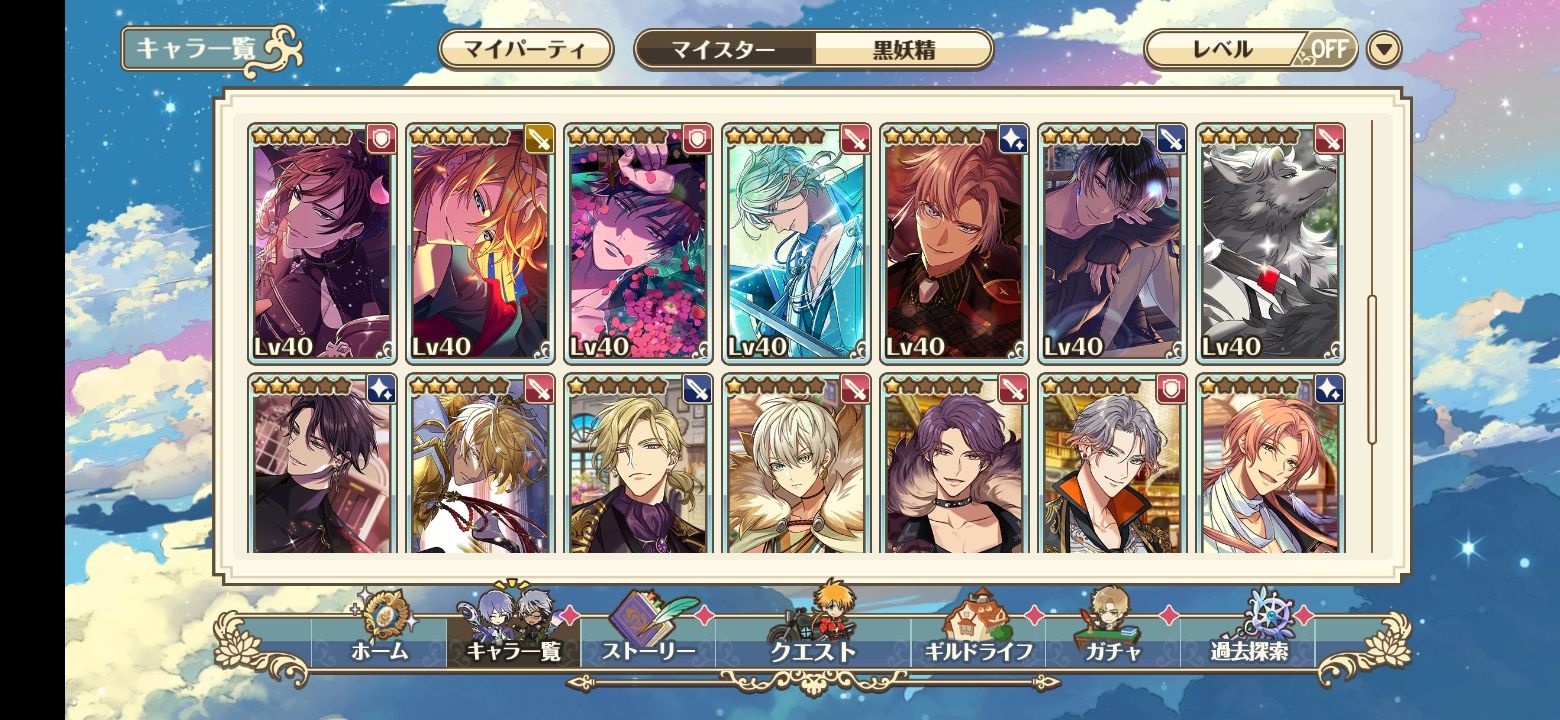Open the マイパーティ party button
1560x720 pixels.
(525, 50)
